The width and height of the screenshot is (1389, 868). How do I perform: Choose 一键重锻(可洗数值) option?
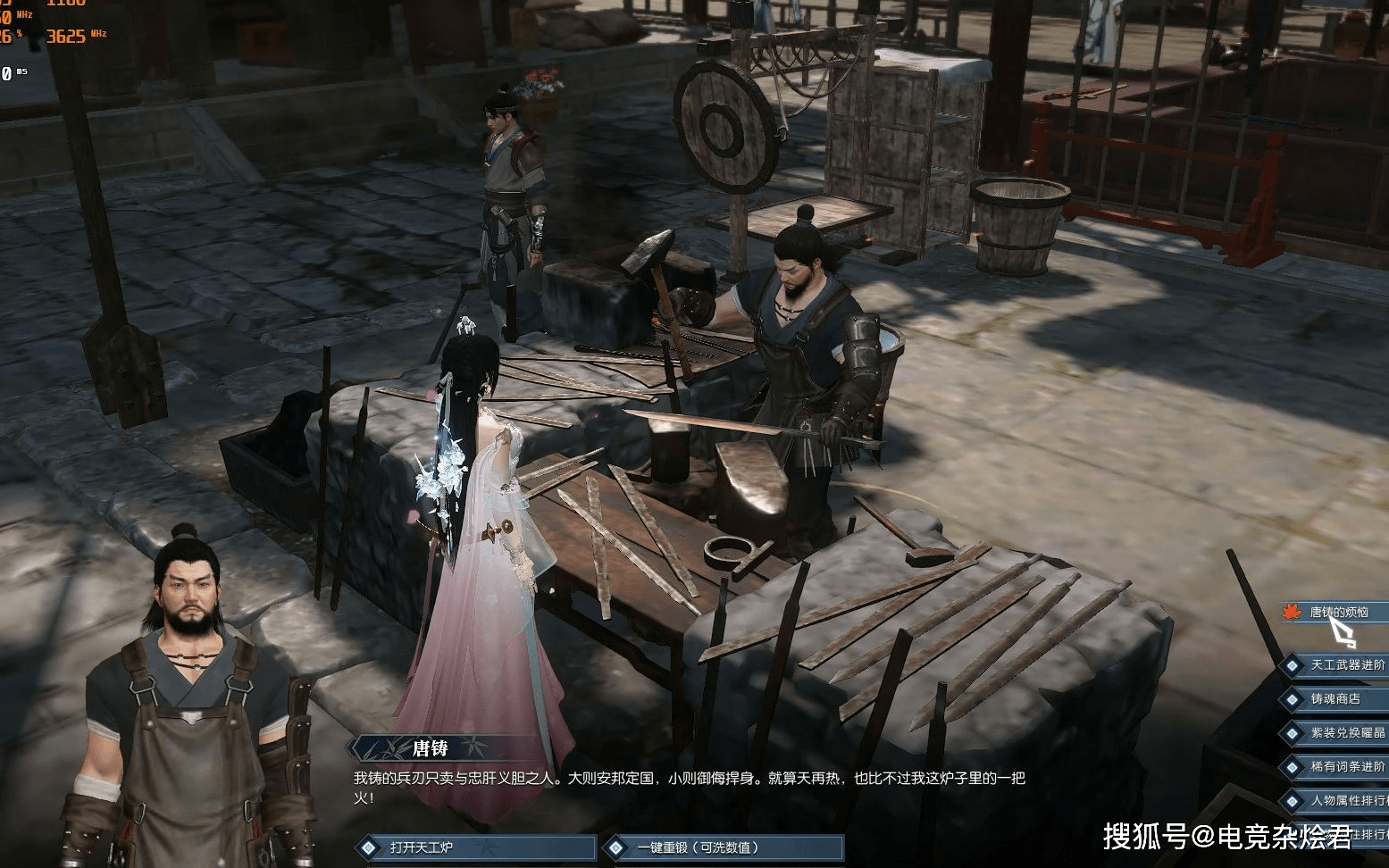[724, 847]
